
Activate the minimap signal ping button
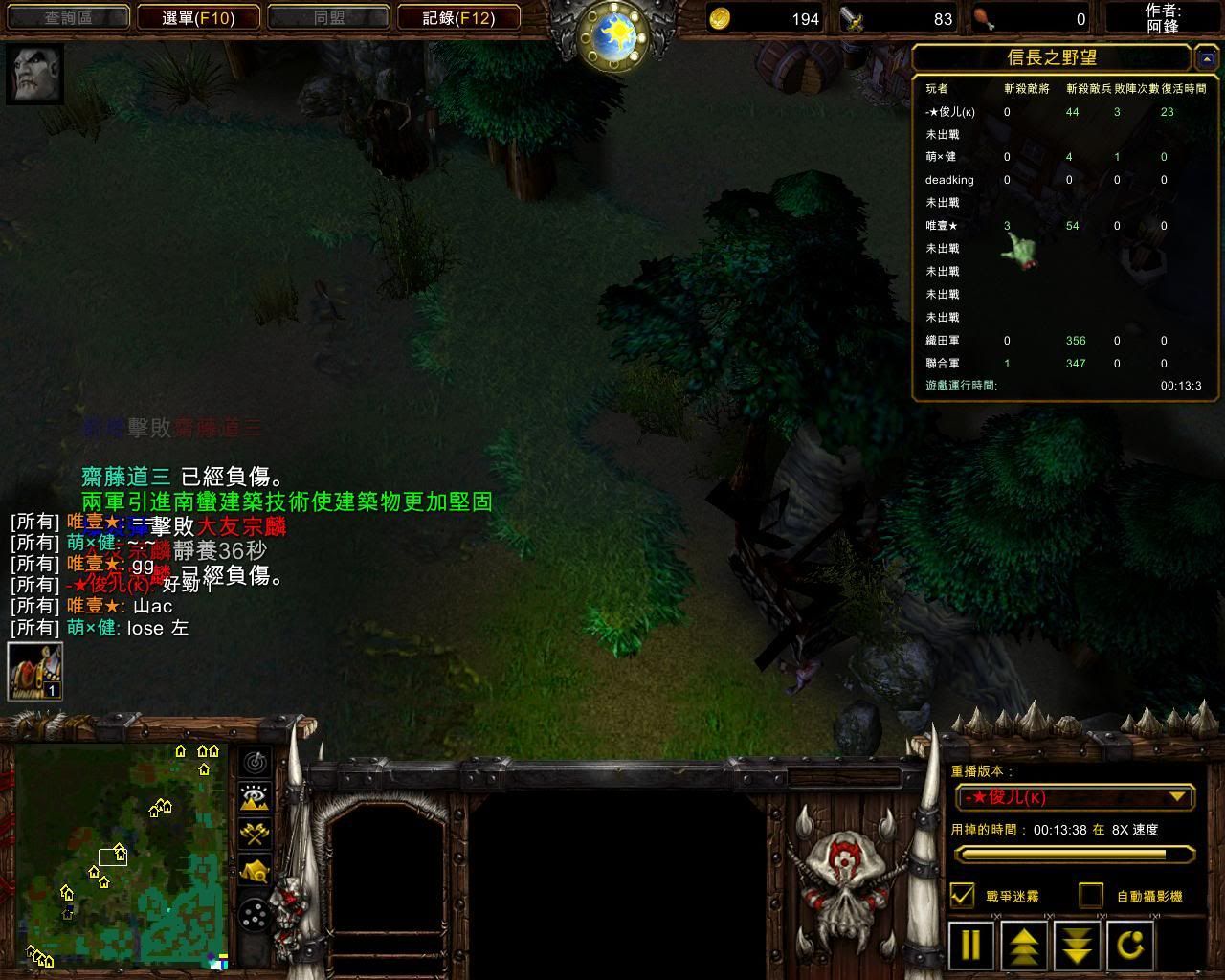point(255,762)
